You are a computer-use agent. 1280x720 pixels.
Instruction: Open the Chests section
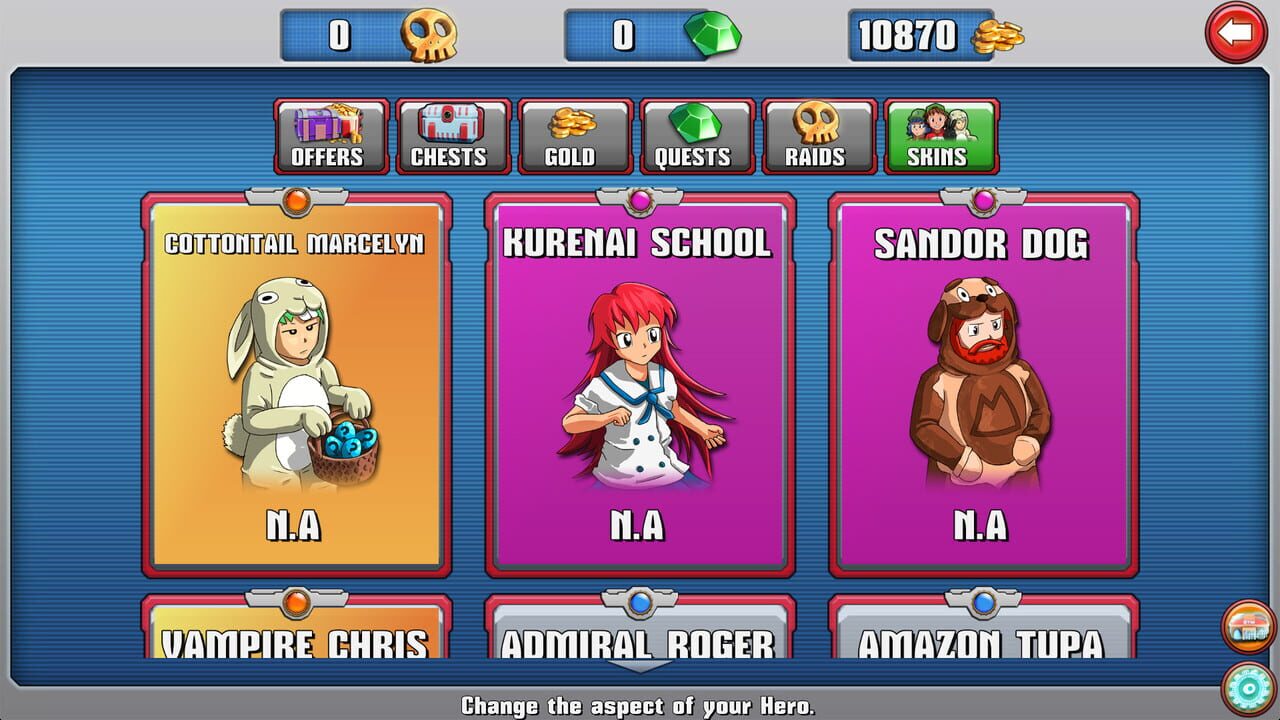pos(451,136)
